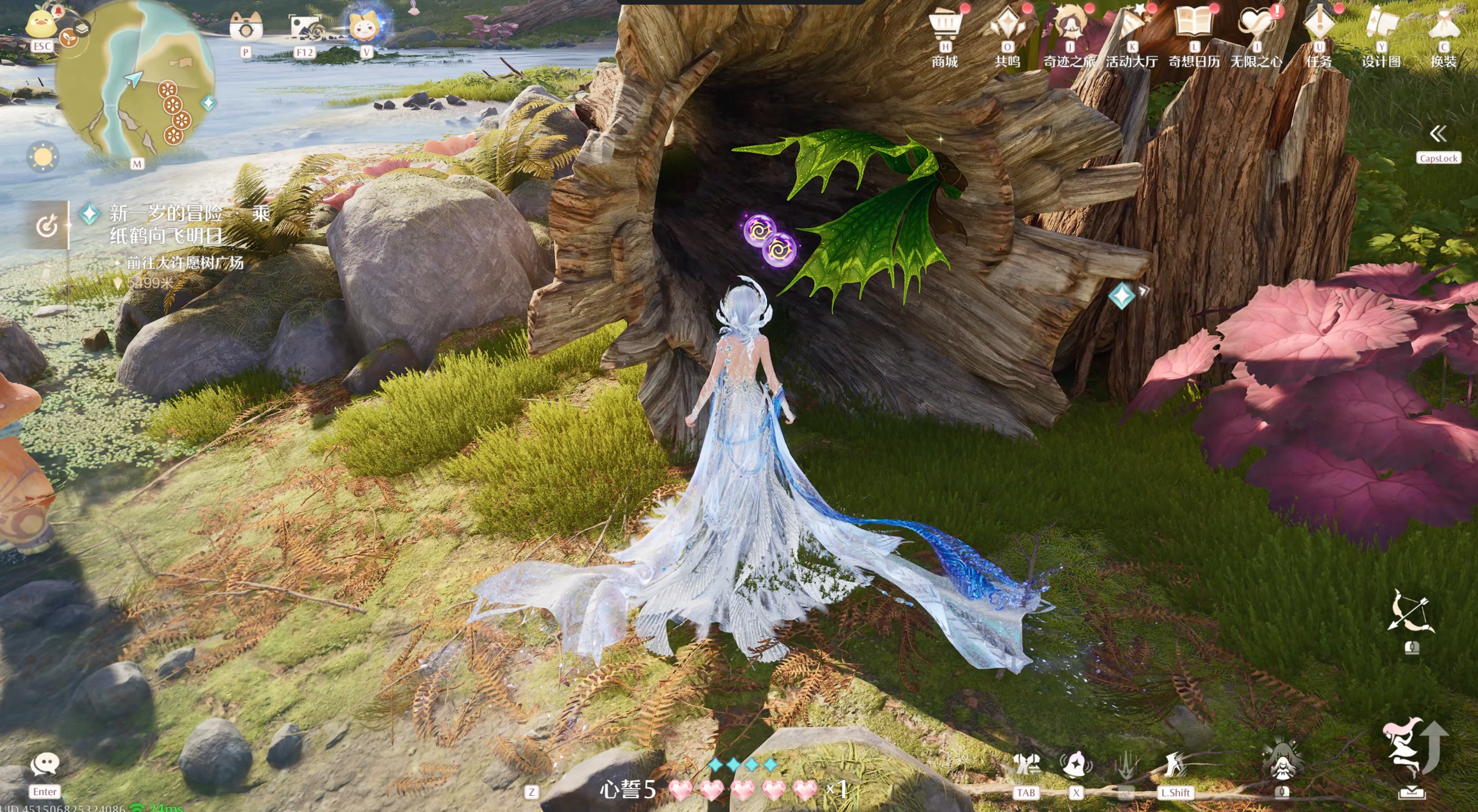The width and height of the screenshot is (1478, 812).
Task: Collapse the top menu with double-arrow button
Action: coord(1438,134)
